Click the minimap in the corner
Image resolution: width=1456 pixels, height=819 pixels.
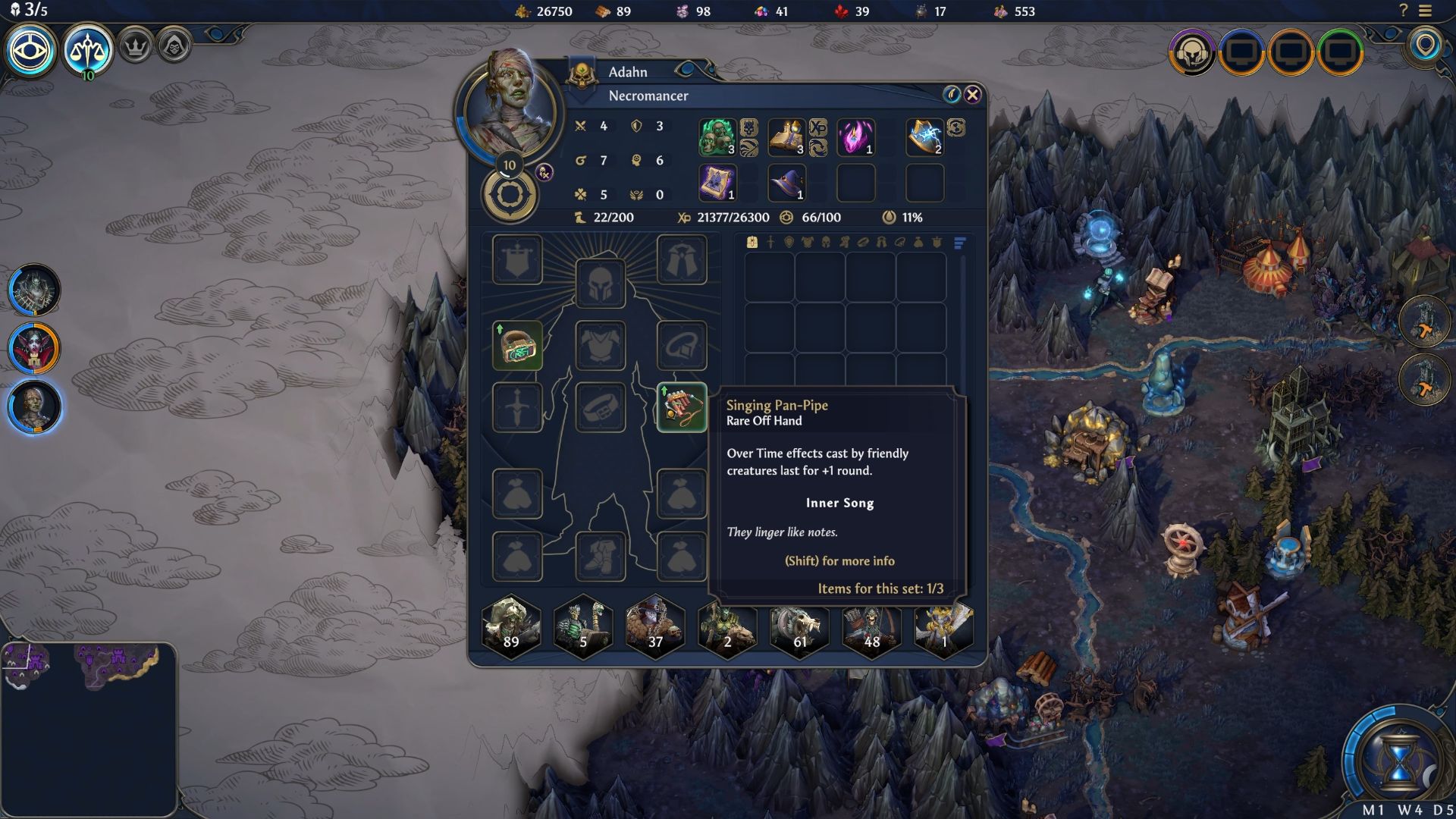(x=89, y=728)
